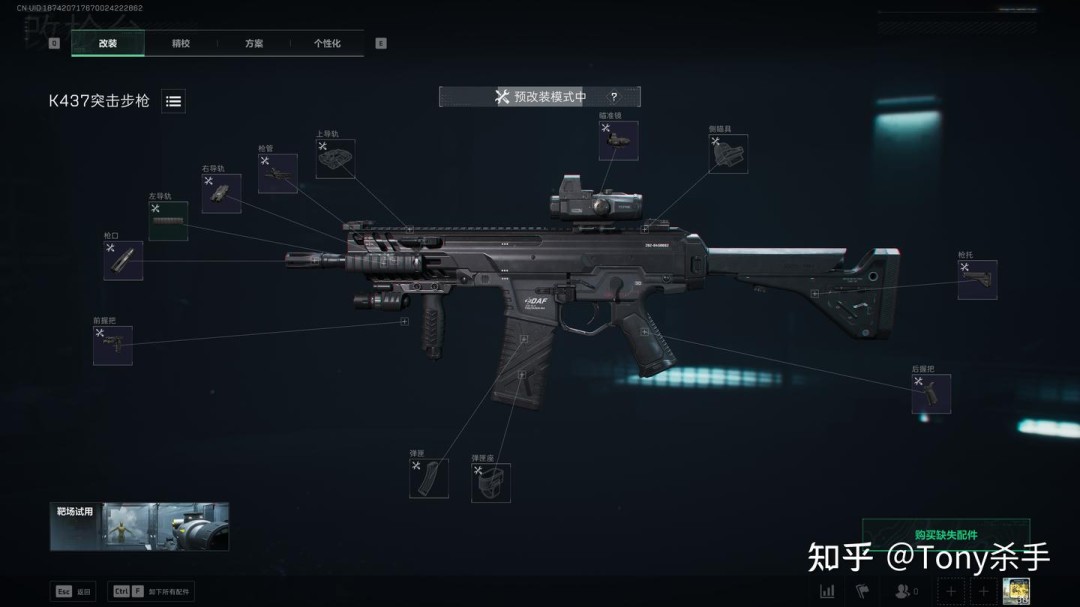This screenshot has height=607, width=1080.
Task: Switch to the 精校 tab
Action: tap(181, 44)
